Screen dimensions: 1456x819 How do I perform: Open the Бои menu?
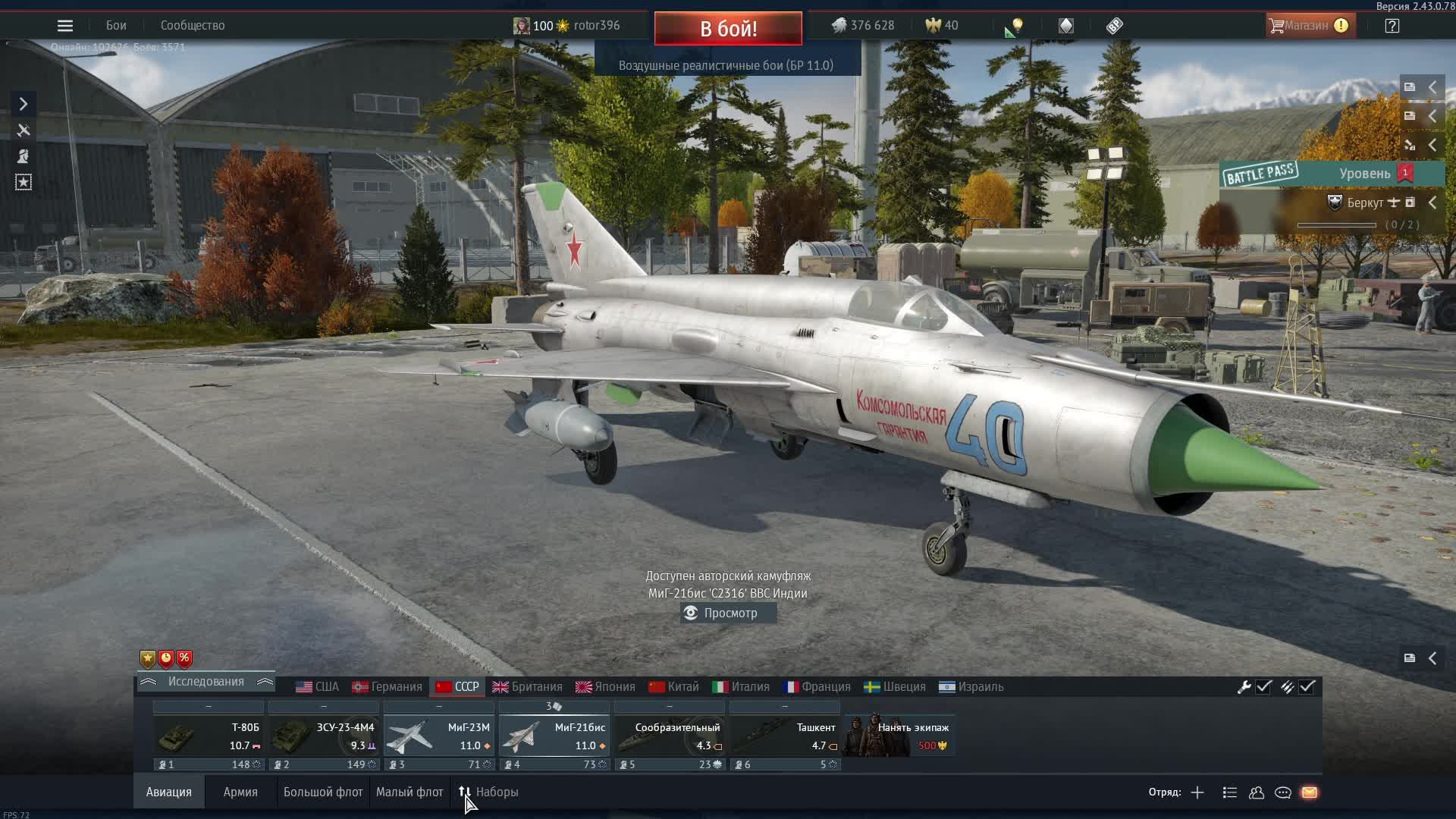[x=116, y=26]
